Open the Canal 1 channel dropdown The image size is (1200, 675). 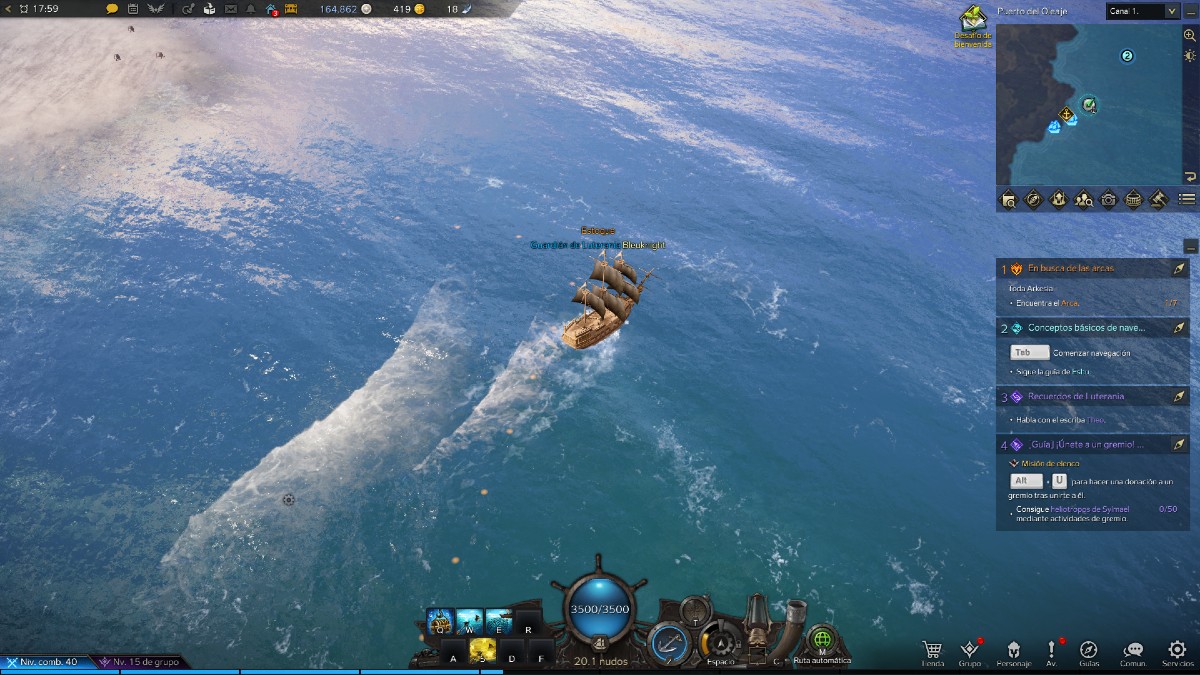coord(1142,11)
